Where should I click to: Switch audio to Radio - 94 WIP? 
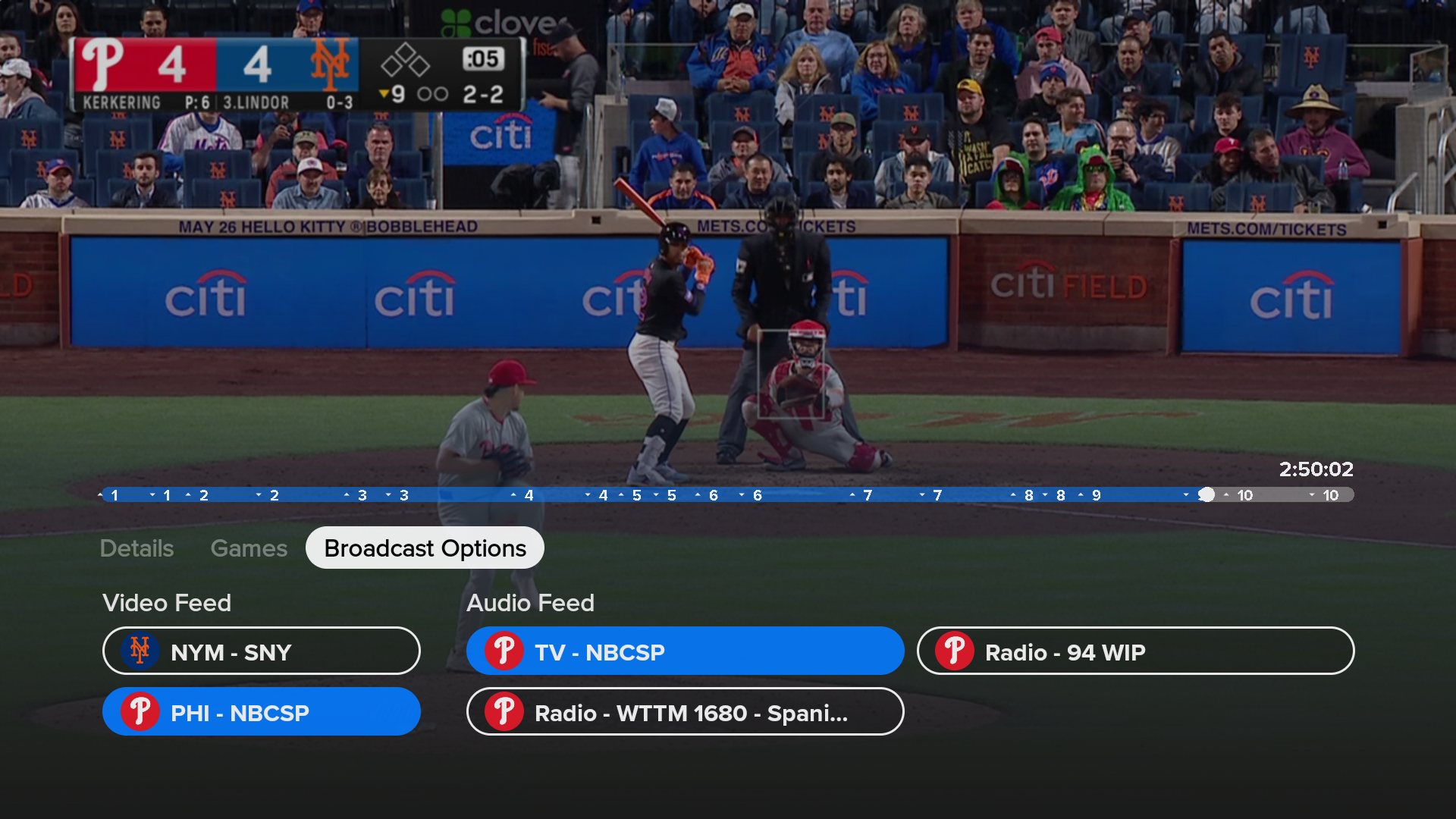(1135, 651)
